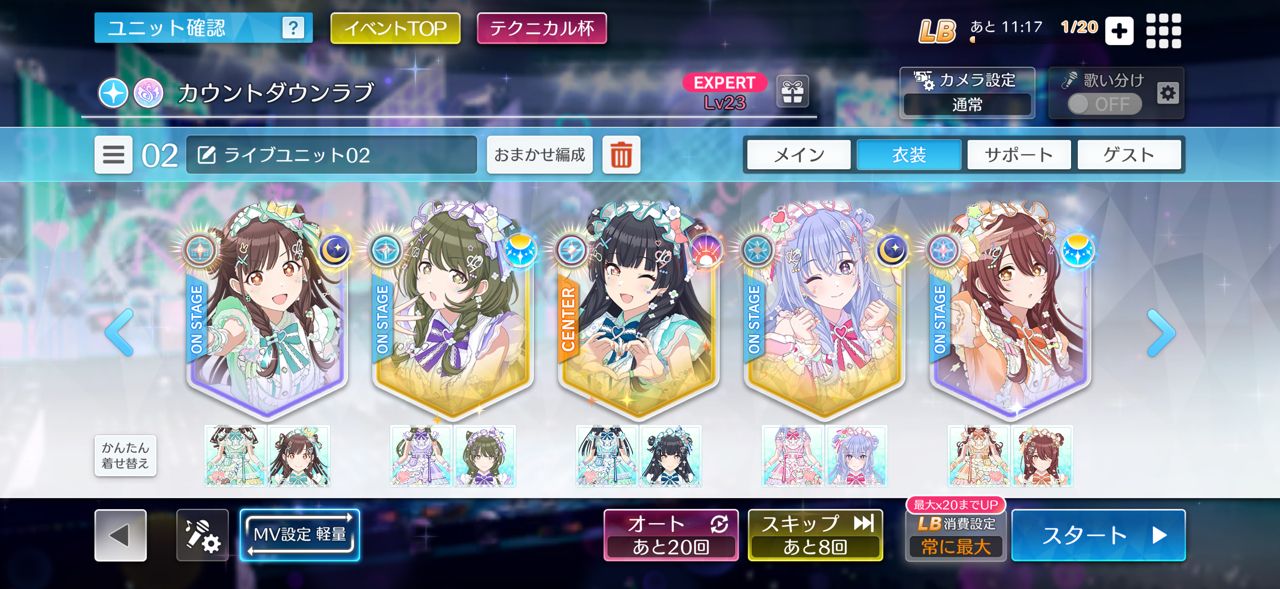This screenshot has height=589, width=1280.
Task: Open the ユニット確認 help question mark
Action: [292, 28]
